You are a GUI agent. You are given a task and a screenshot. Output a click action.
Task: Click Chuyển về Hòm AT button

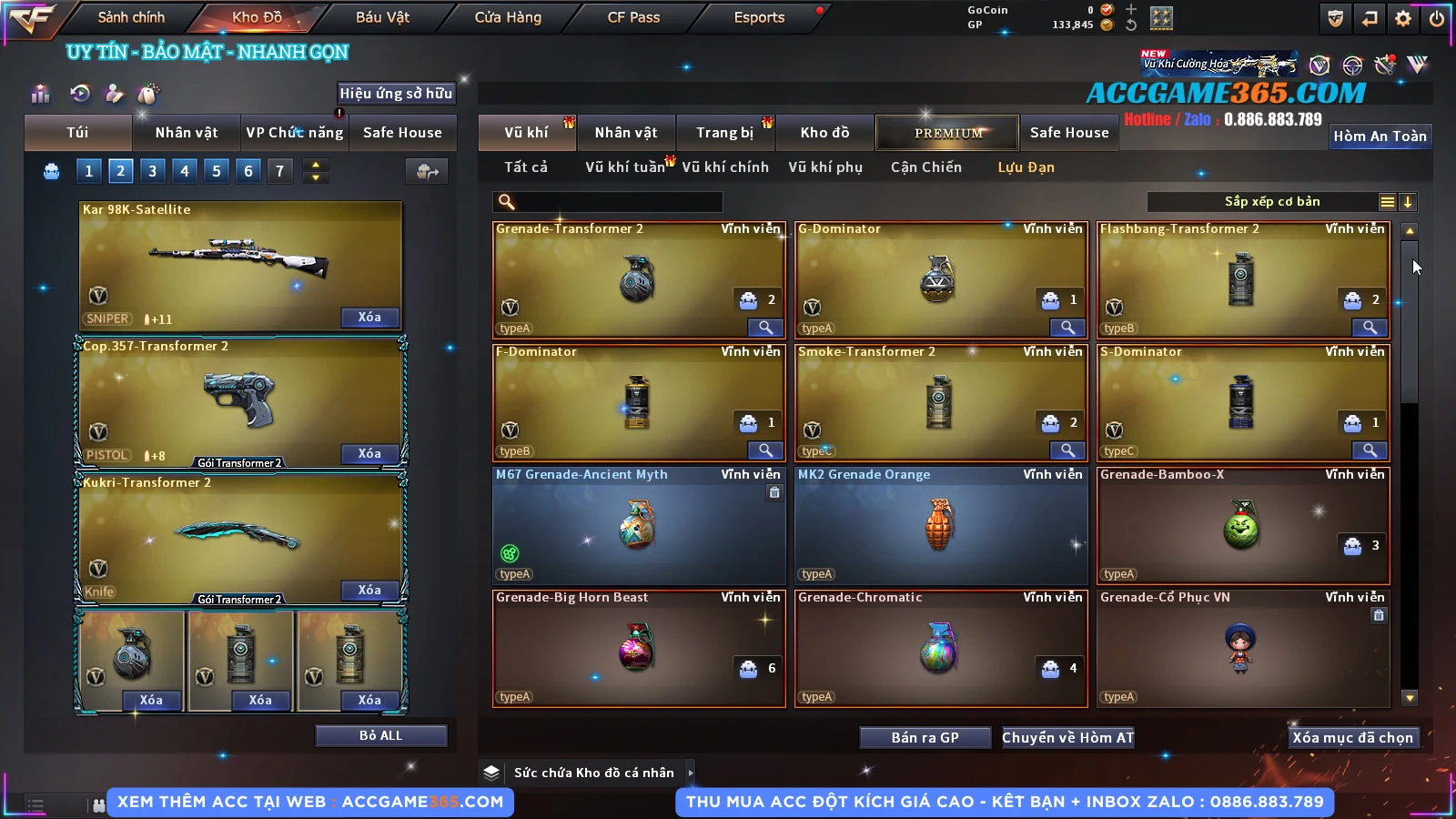point(1067,737)
